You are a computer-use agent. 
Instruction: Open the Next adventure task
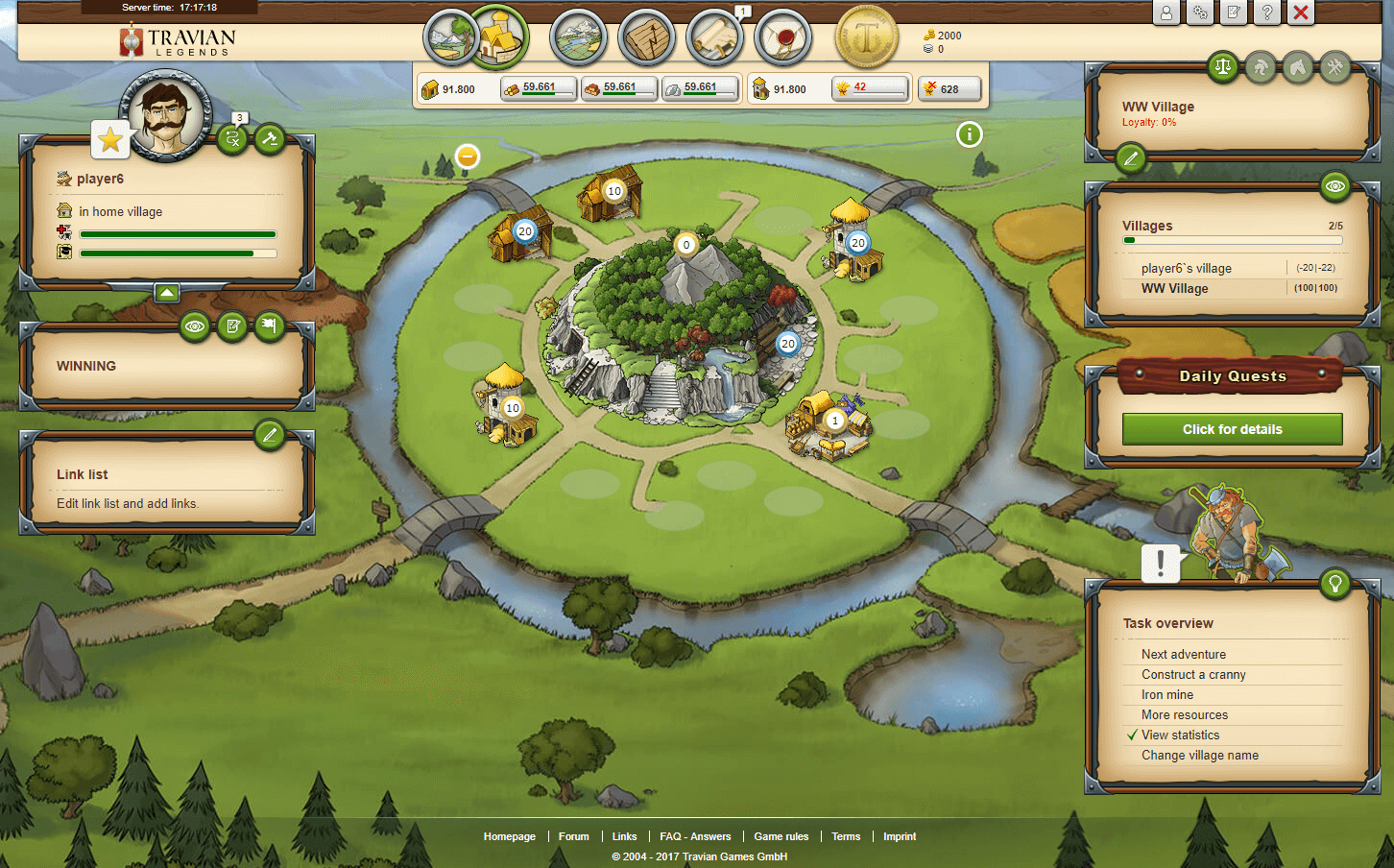tap(1184, 654)
